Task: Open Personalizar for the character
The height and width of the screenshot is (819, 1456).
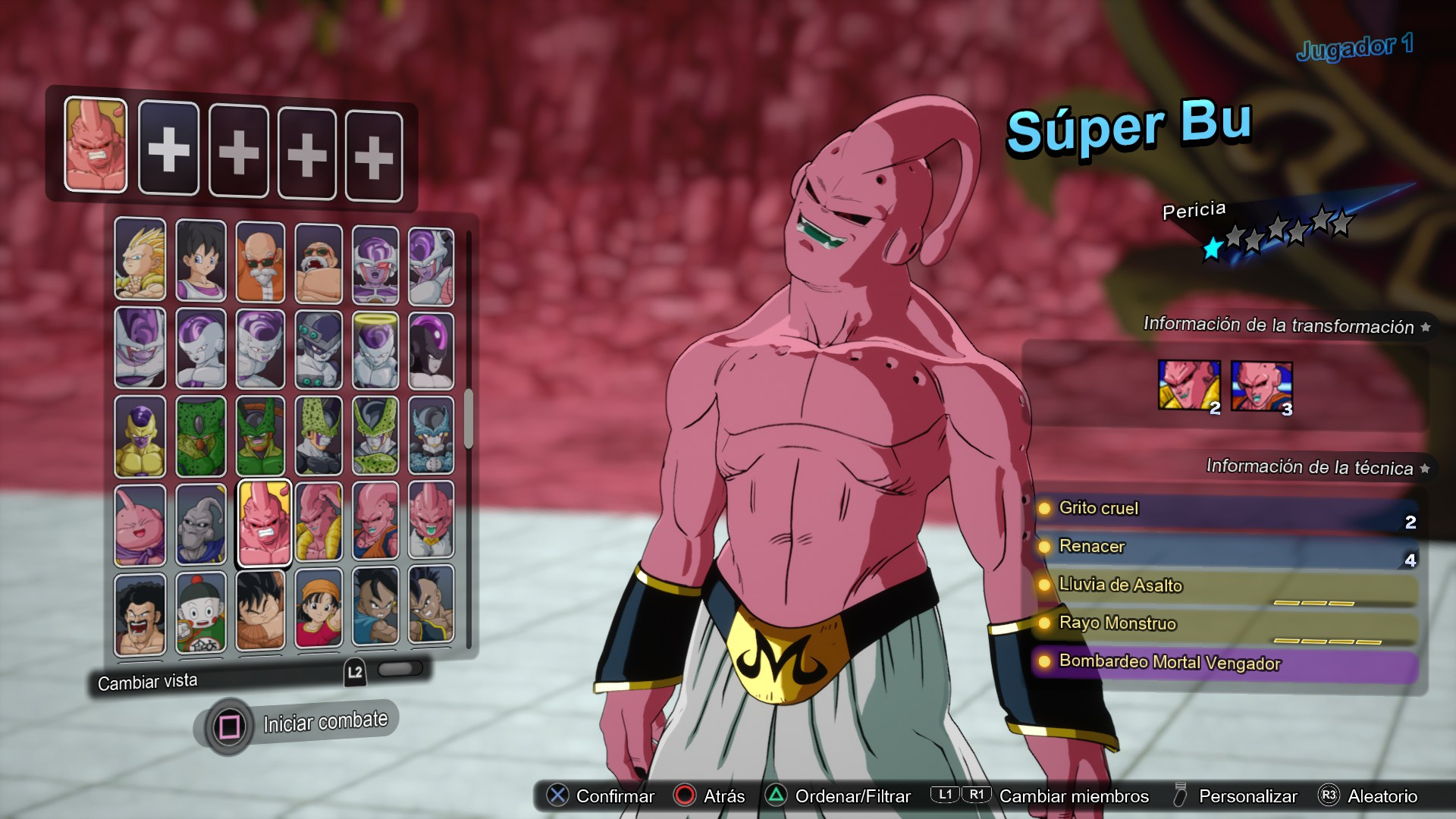Action: (x=1247, y=796)
